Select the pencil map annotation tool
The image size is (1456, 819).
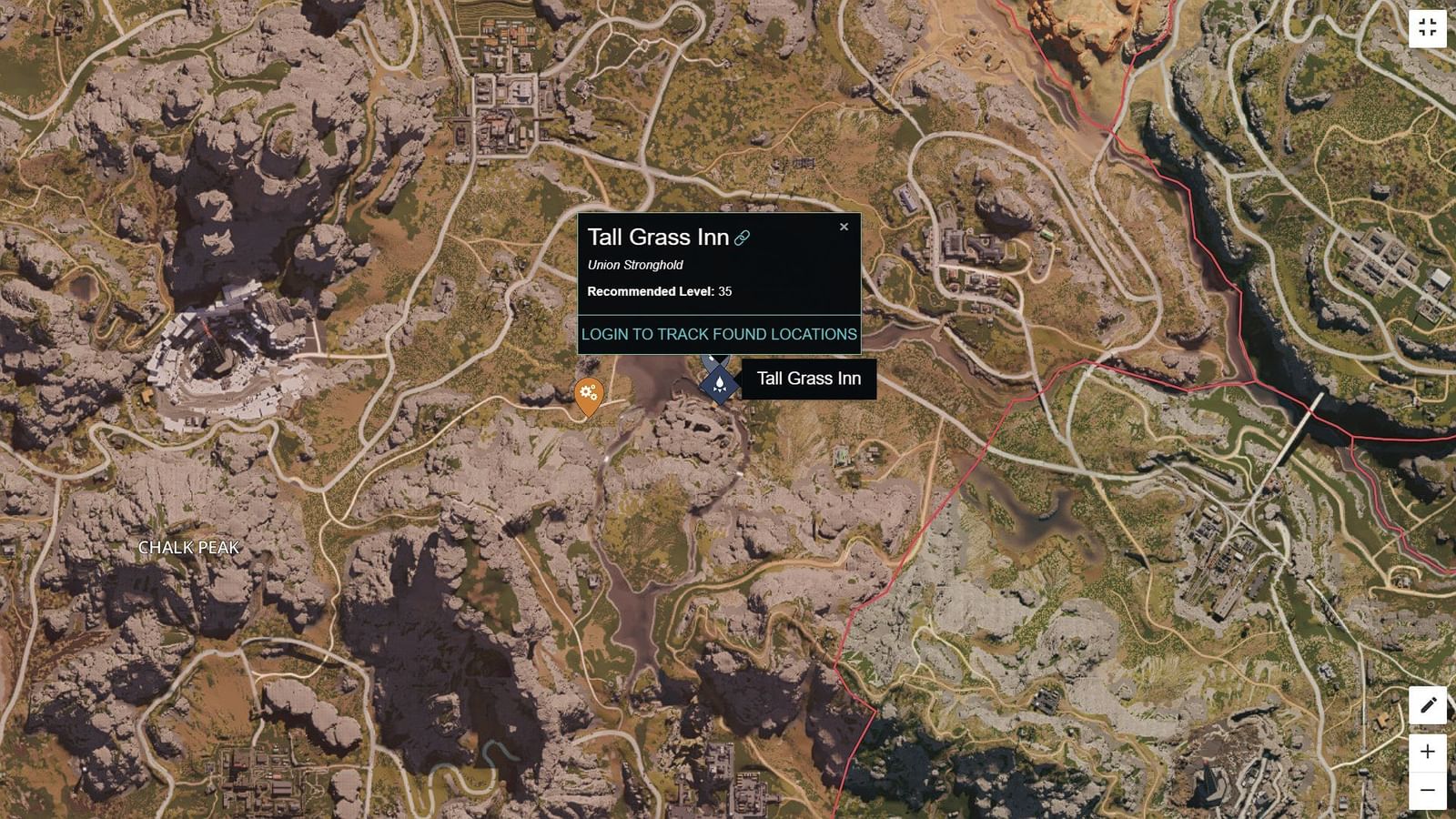click(x=1427, y=705)
